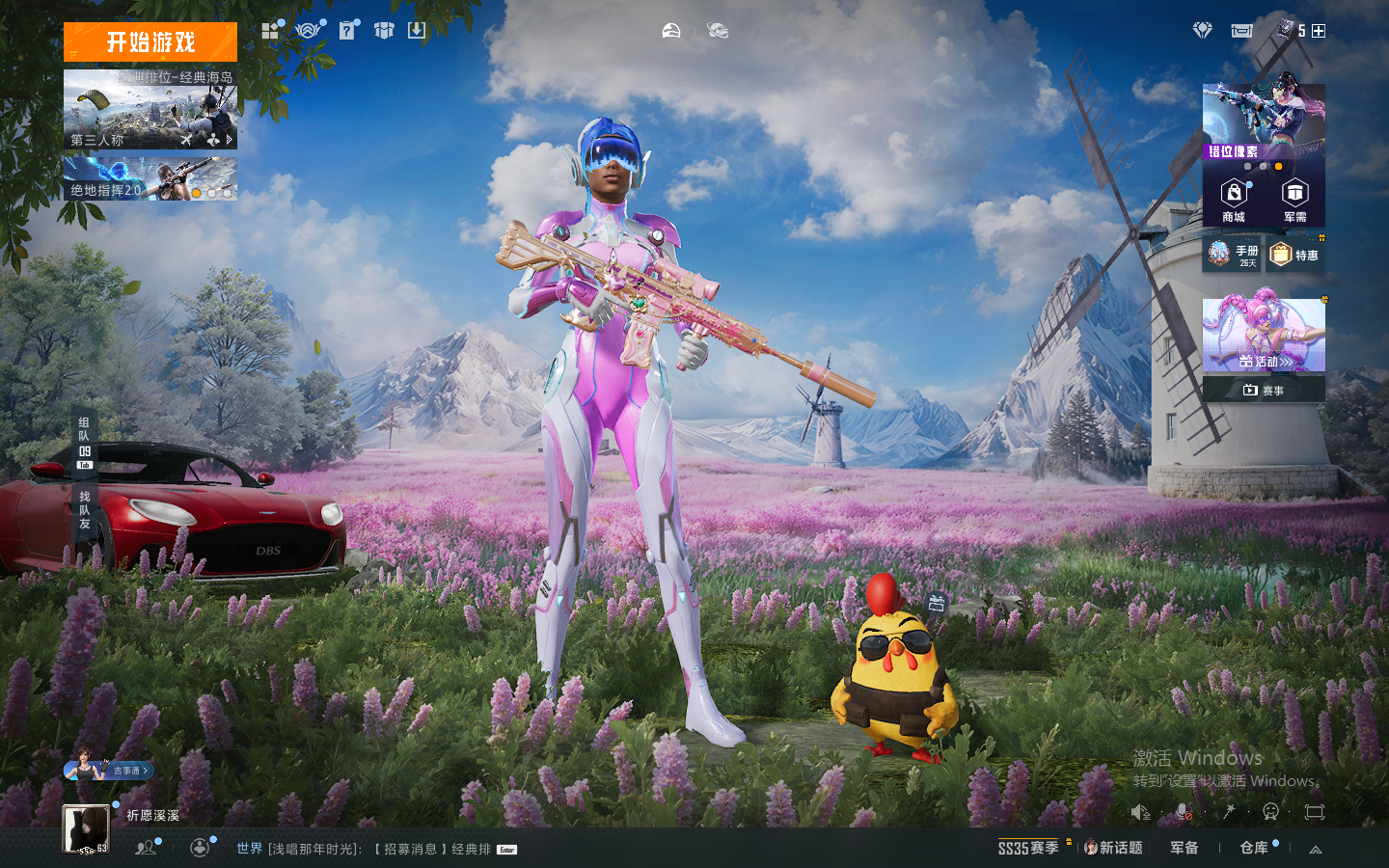1389x868 pixels.
Task: Click the orange 开始游戏 start game button
Action: tap(150, 42)
